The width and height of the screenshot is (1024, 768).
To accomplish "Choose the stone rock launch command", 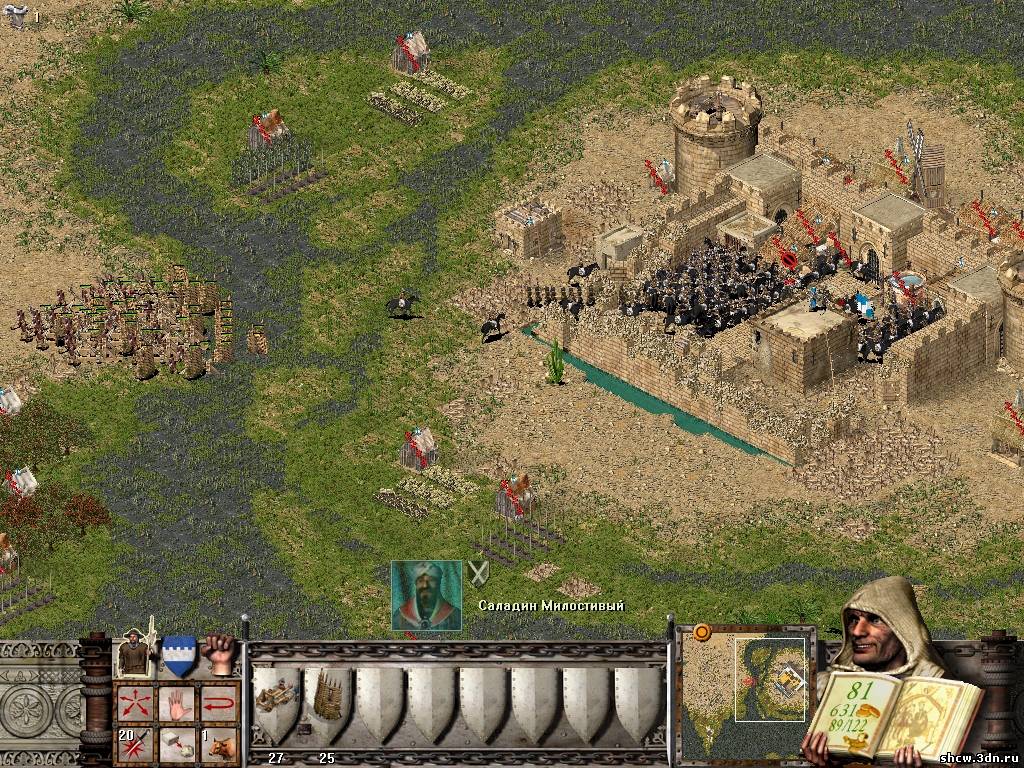I will [x=177, y=745].
